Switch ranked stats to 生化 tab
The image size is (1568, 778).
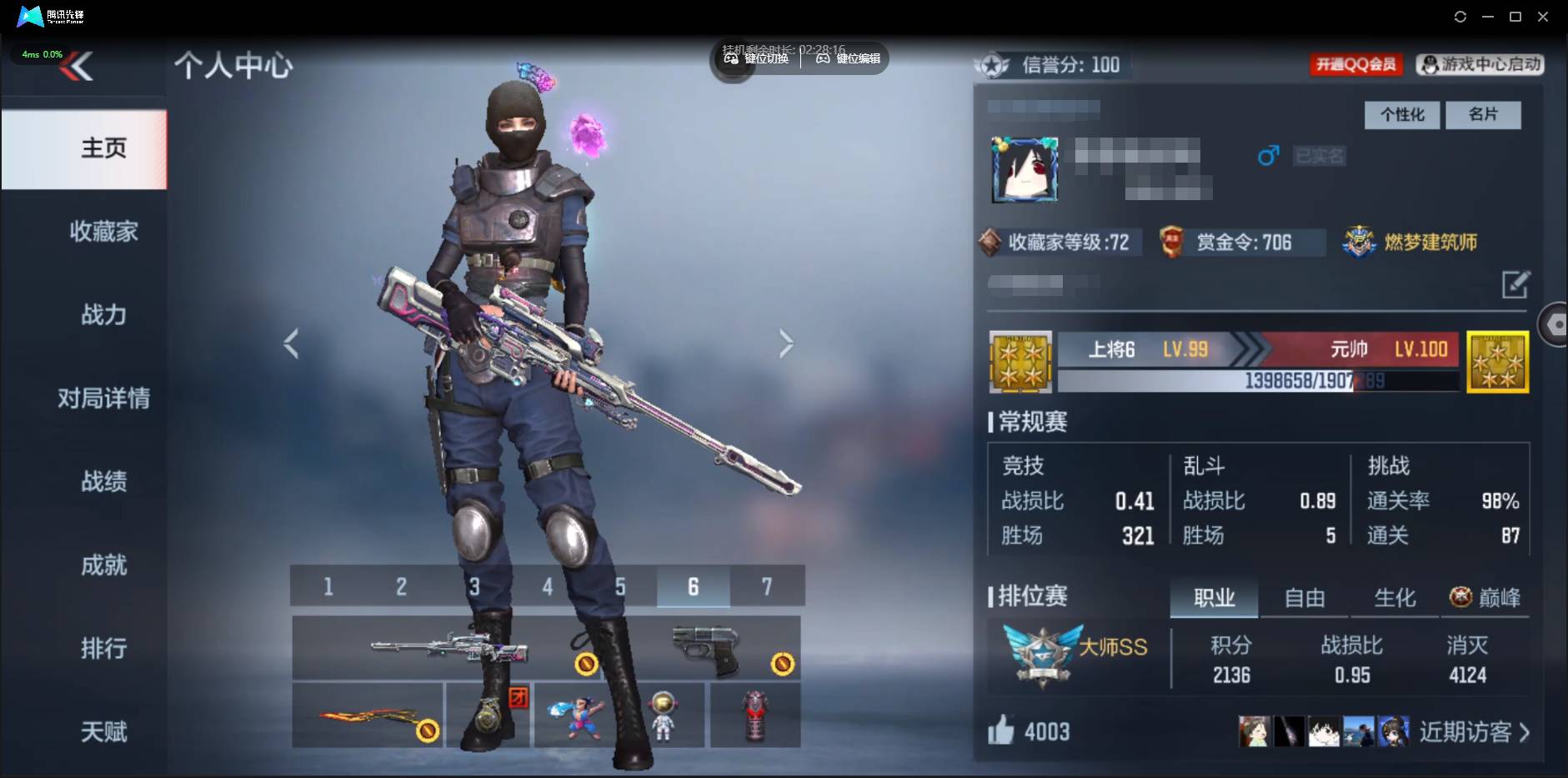coord(1395,598)
